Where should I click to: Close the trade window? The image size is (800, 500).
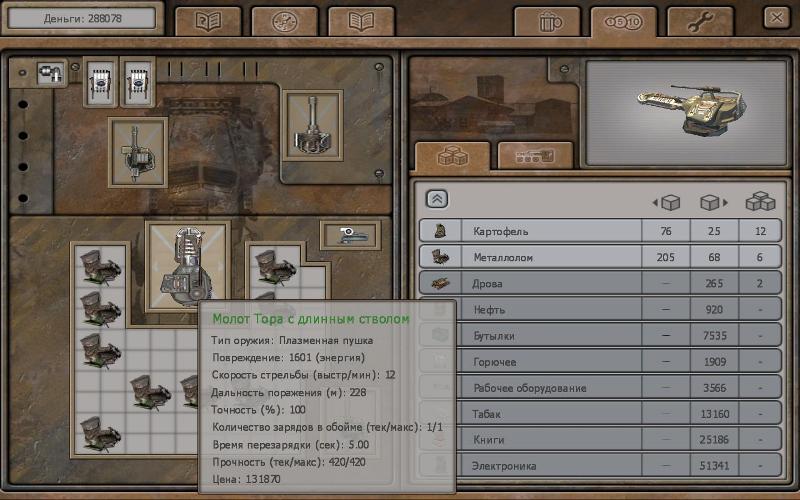[775, 17]
